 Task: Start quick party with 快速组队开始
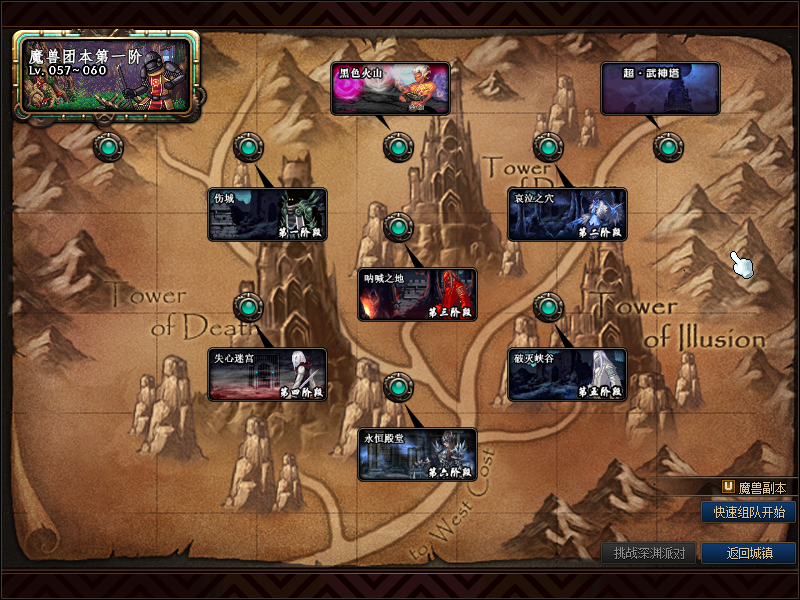pos(748,512)
